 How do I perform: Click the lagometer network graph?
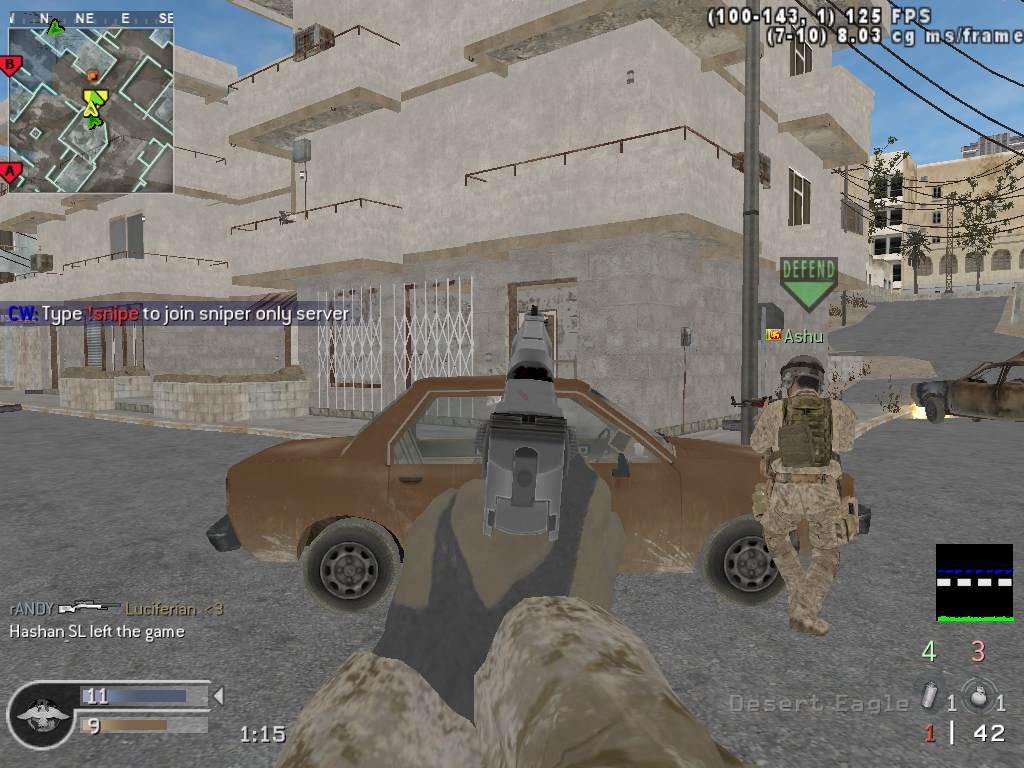[x=974, y=583]
